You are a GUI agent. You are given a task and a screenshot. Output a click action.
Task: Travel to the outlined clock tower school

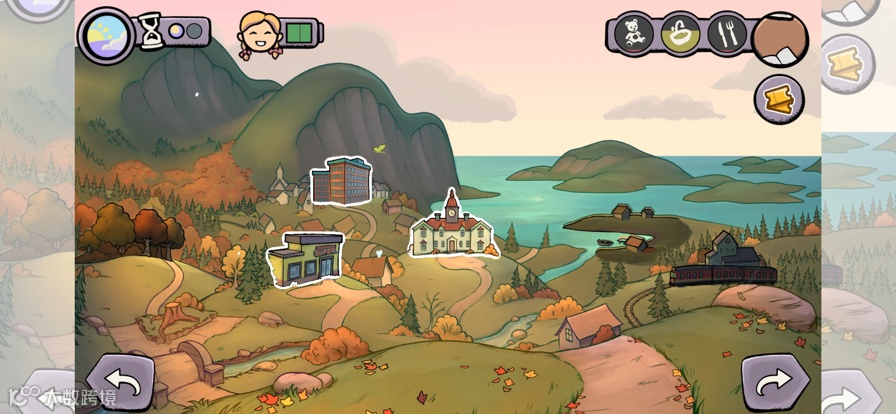pyautogui.click(x=449, y=228)
